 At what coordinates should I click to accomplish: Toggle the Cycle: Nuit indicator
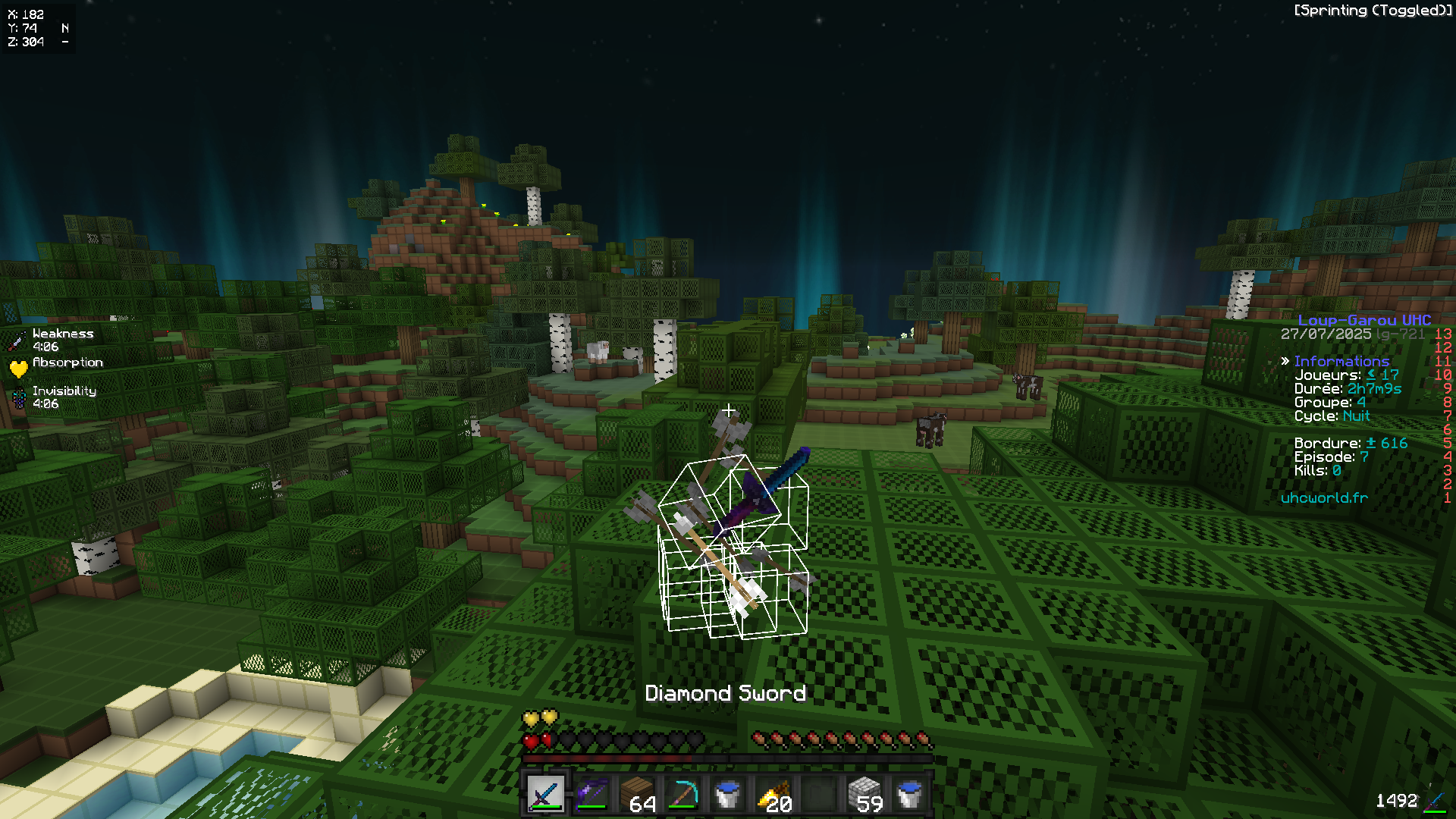click(x=1334, y=416)
